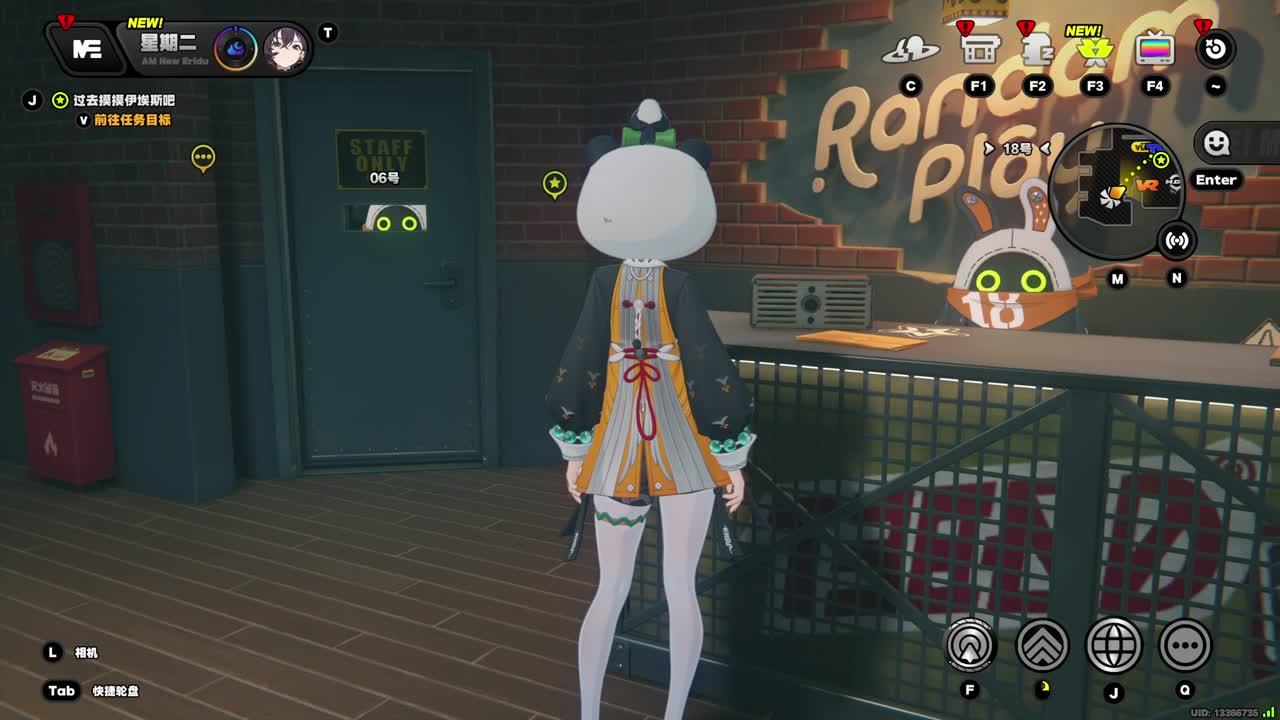Image resolution: width=1280 pixels, height=720 pixels.
Task: Click the smiley-face chat button
Action: click(1216, 143)
